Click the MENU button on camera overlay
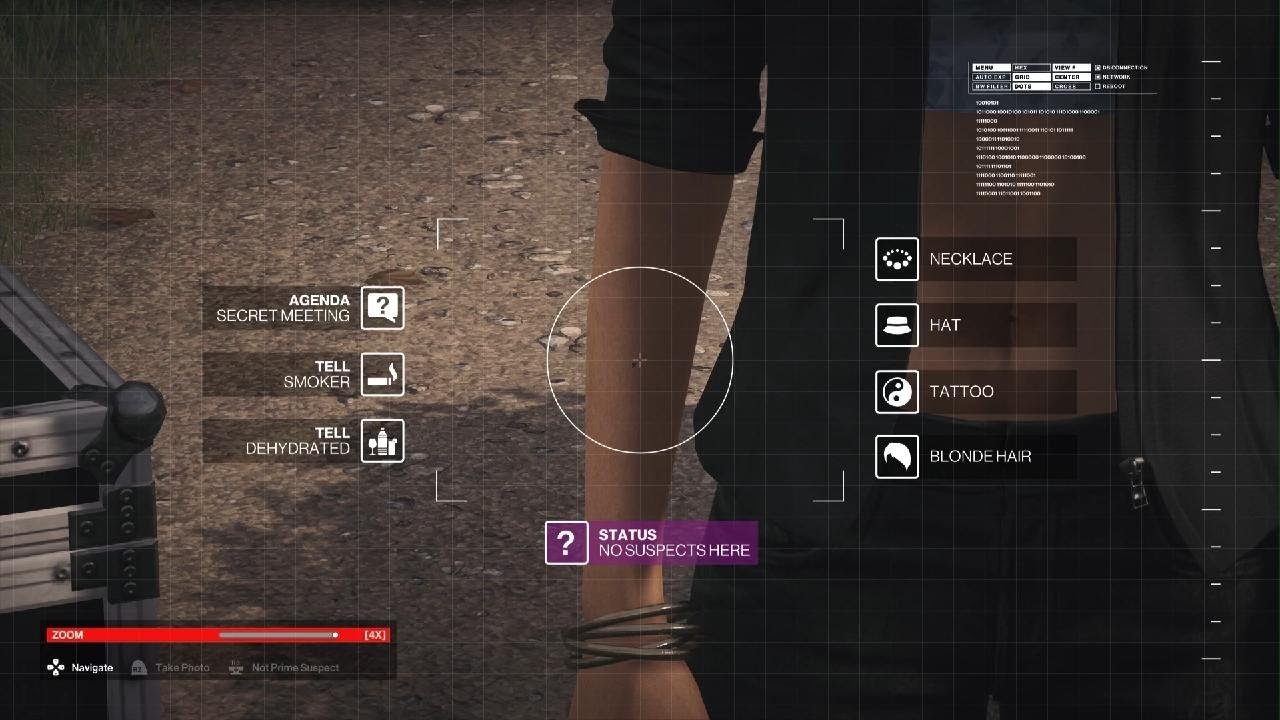The image size is (1280, 720). coord(990,68)
